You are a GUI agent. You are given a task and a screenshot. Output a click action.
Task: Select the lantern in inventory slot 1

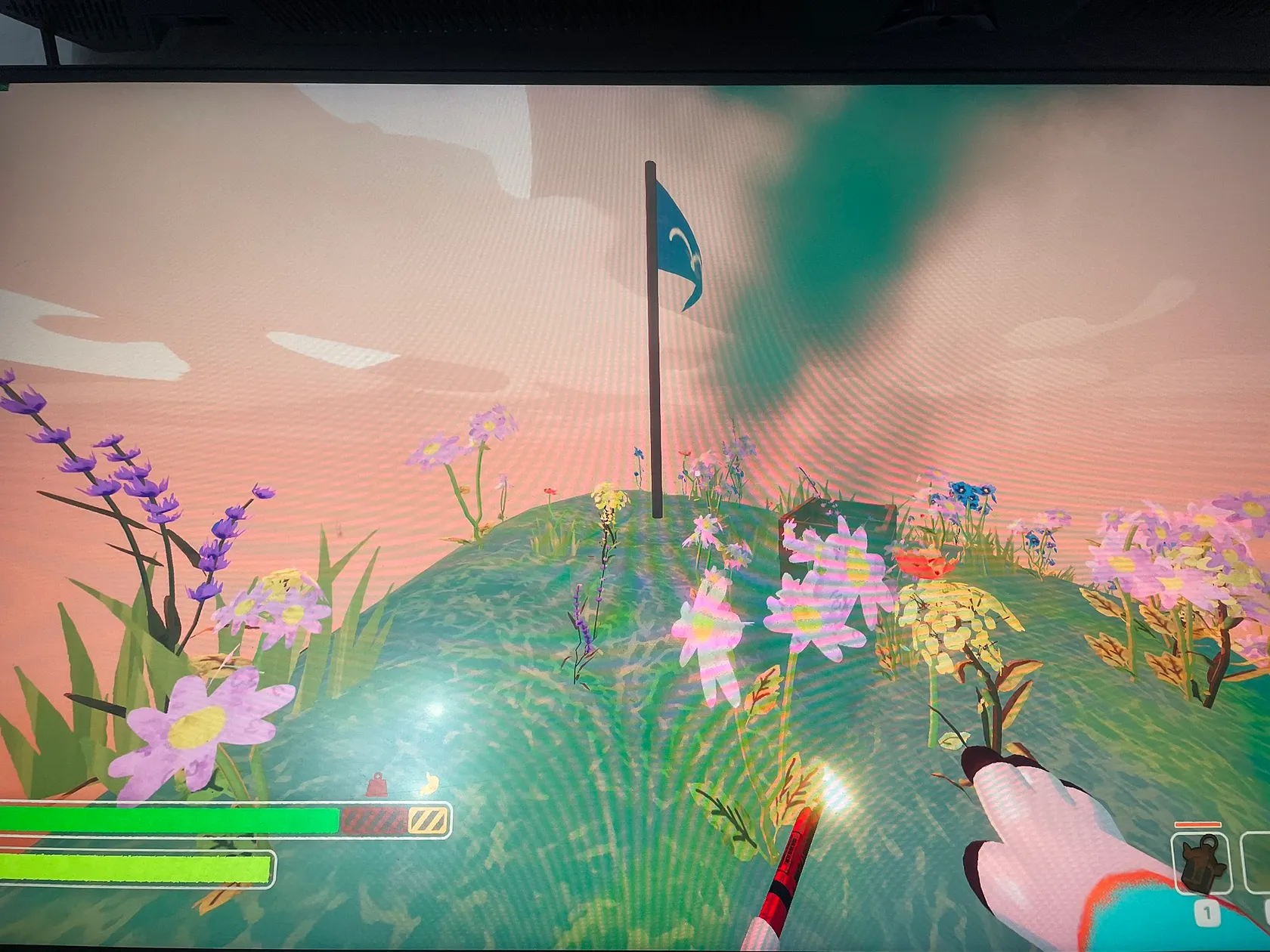1201,865
